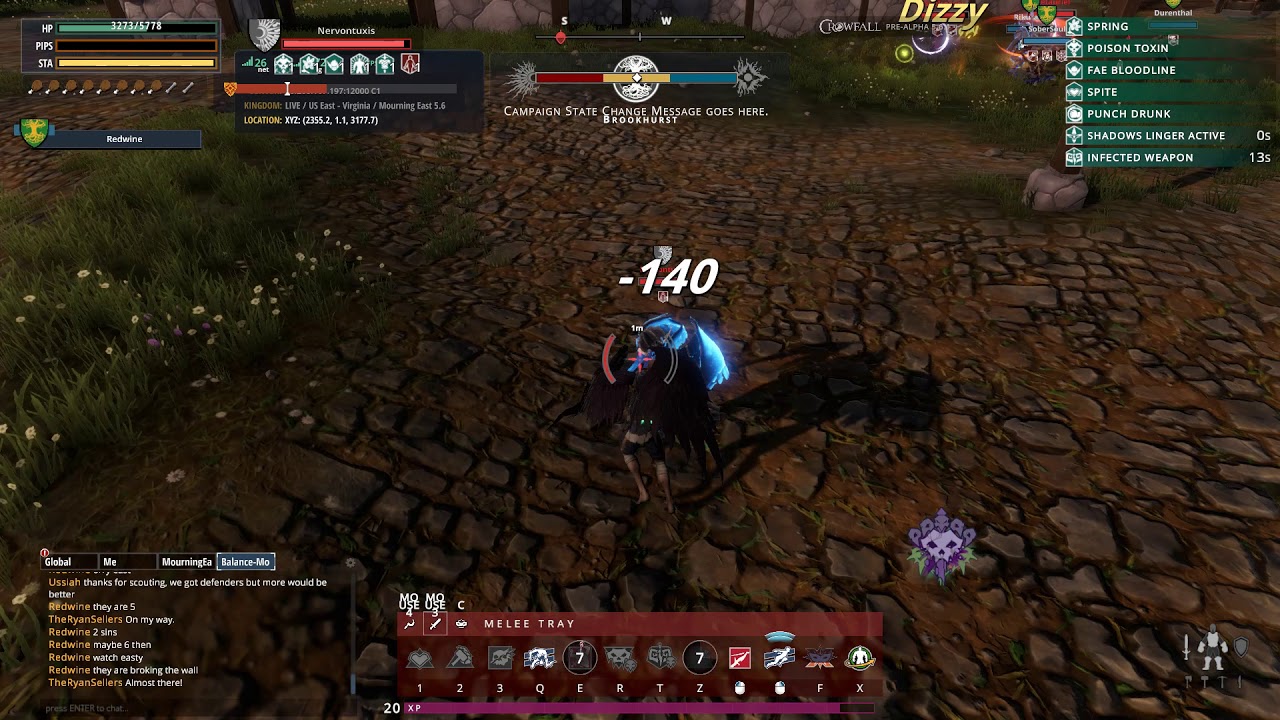Switch to the Global chat tab

pos(58,562)
